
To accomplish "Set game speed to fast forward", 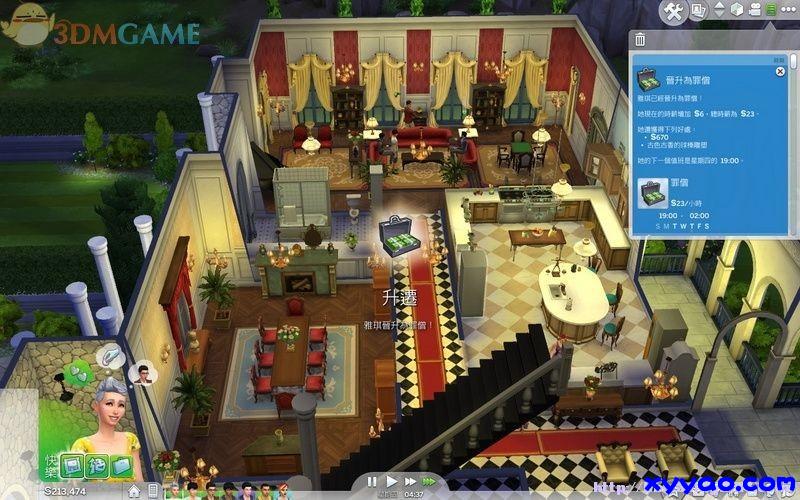I will [412, 481].
